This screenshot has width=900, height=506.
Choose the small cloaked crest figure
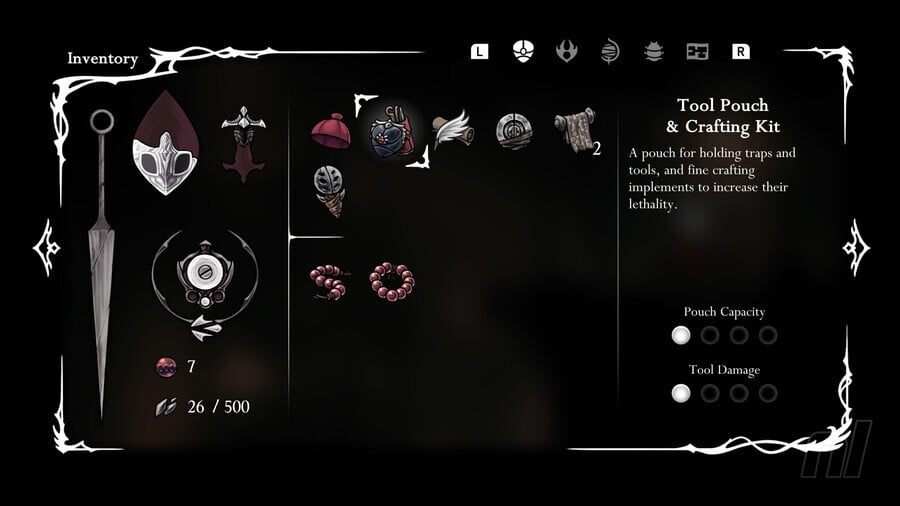241,143
